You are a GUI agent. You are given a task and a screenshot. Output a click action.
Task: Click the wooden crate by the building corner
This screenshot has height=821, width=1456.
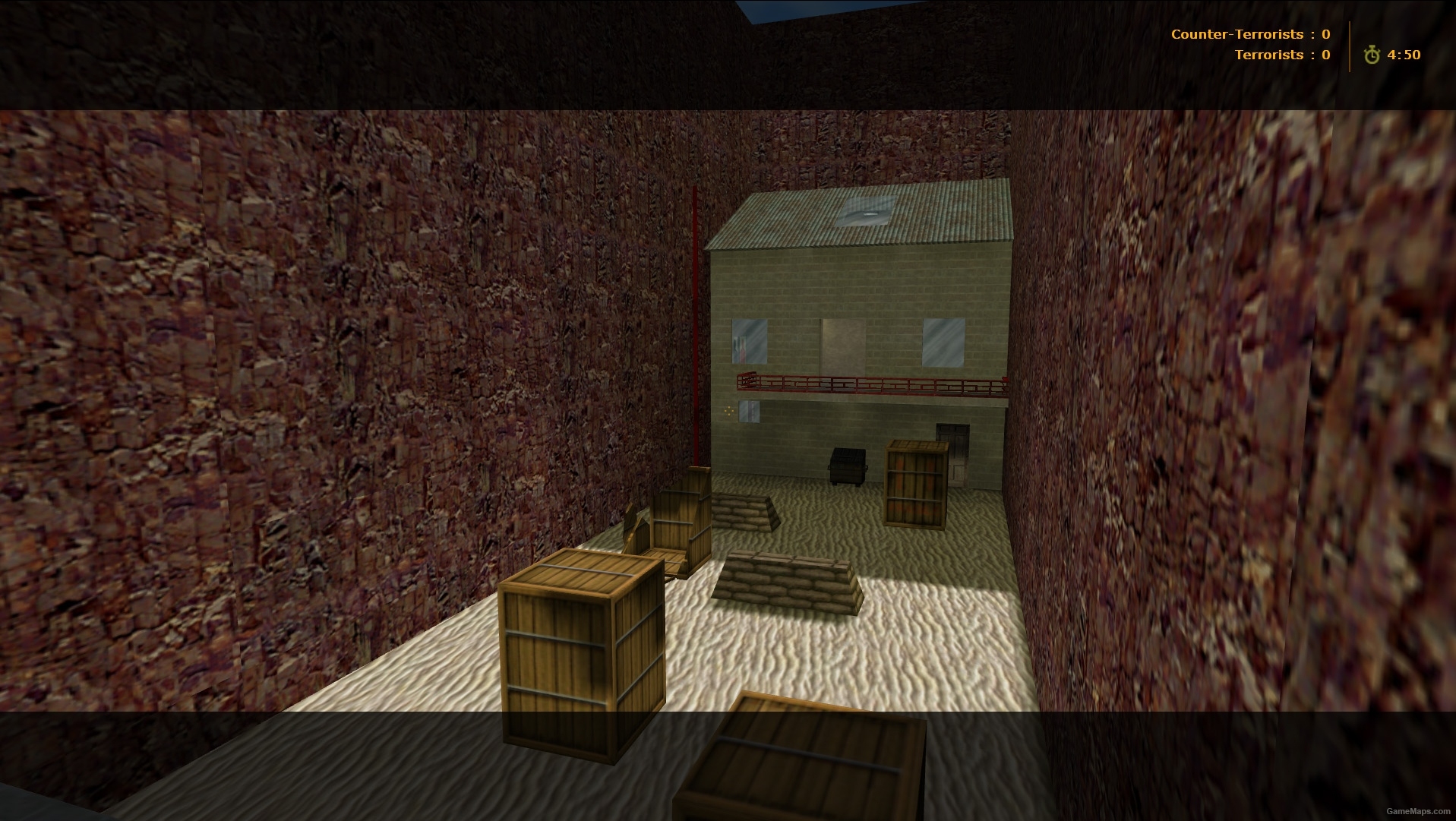point(915,482)
